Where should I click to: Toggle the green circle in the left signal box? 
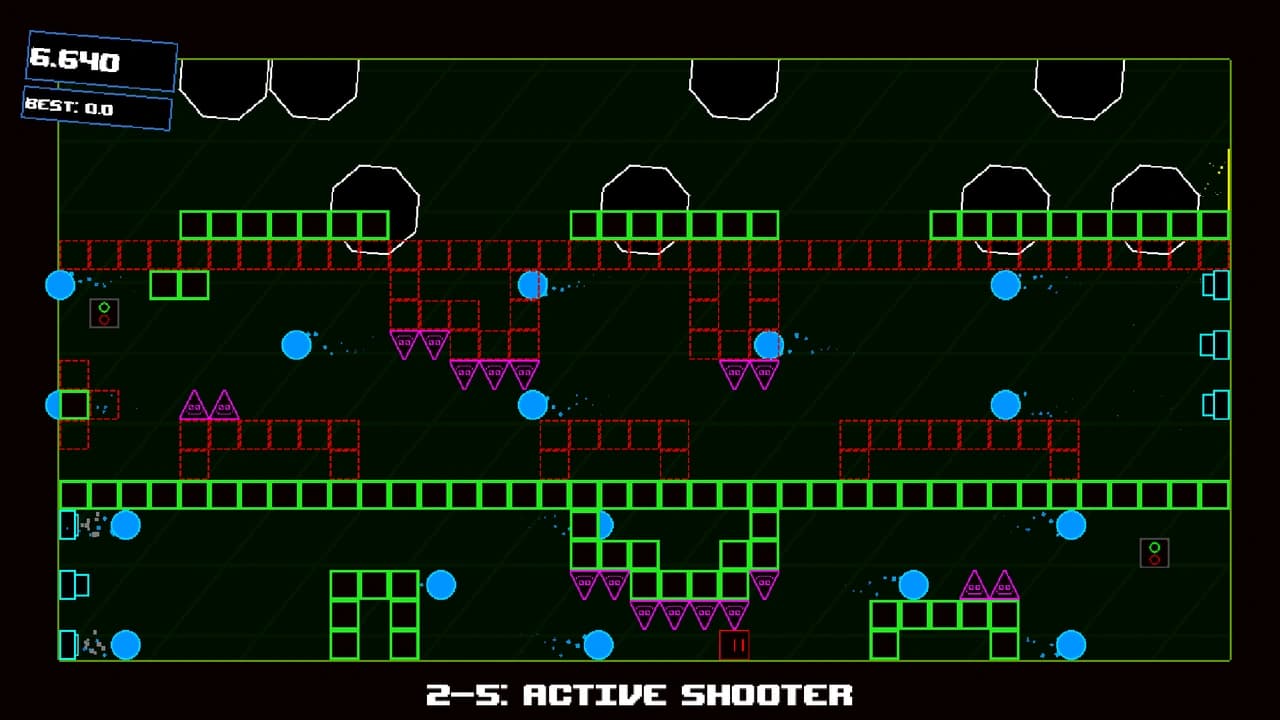104,306
